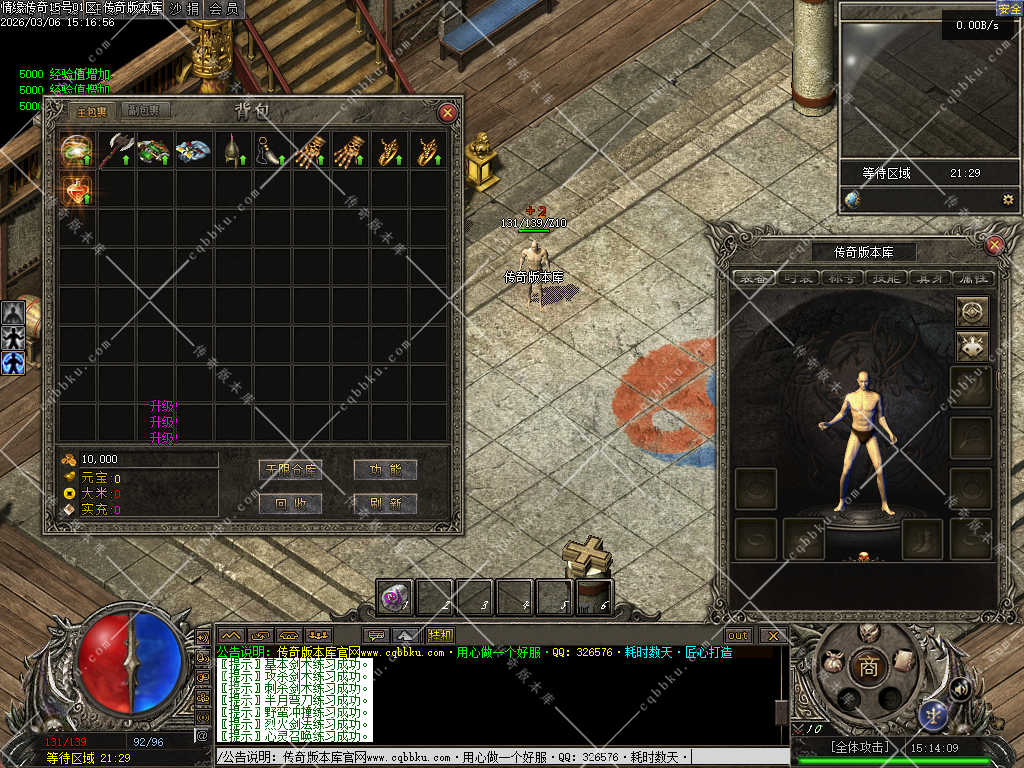Activate the 挂机 auto-play button
This screenshot has width=1024, height=768.
pyautogui.click(x=440, y=635)
